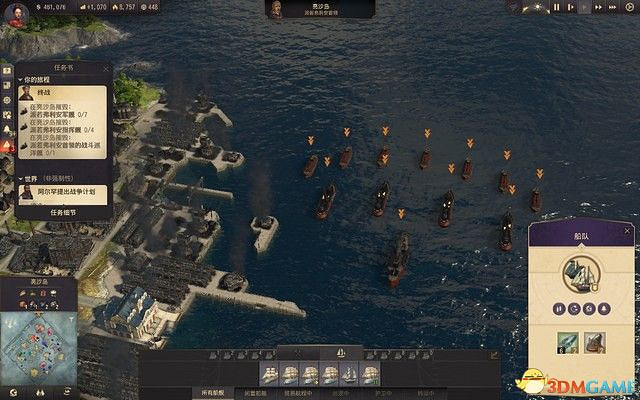Close the quest book panel
Viewport: 640px width, 400px height.
103,69
